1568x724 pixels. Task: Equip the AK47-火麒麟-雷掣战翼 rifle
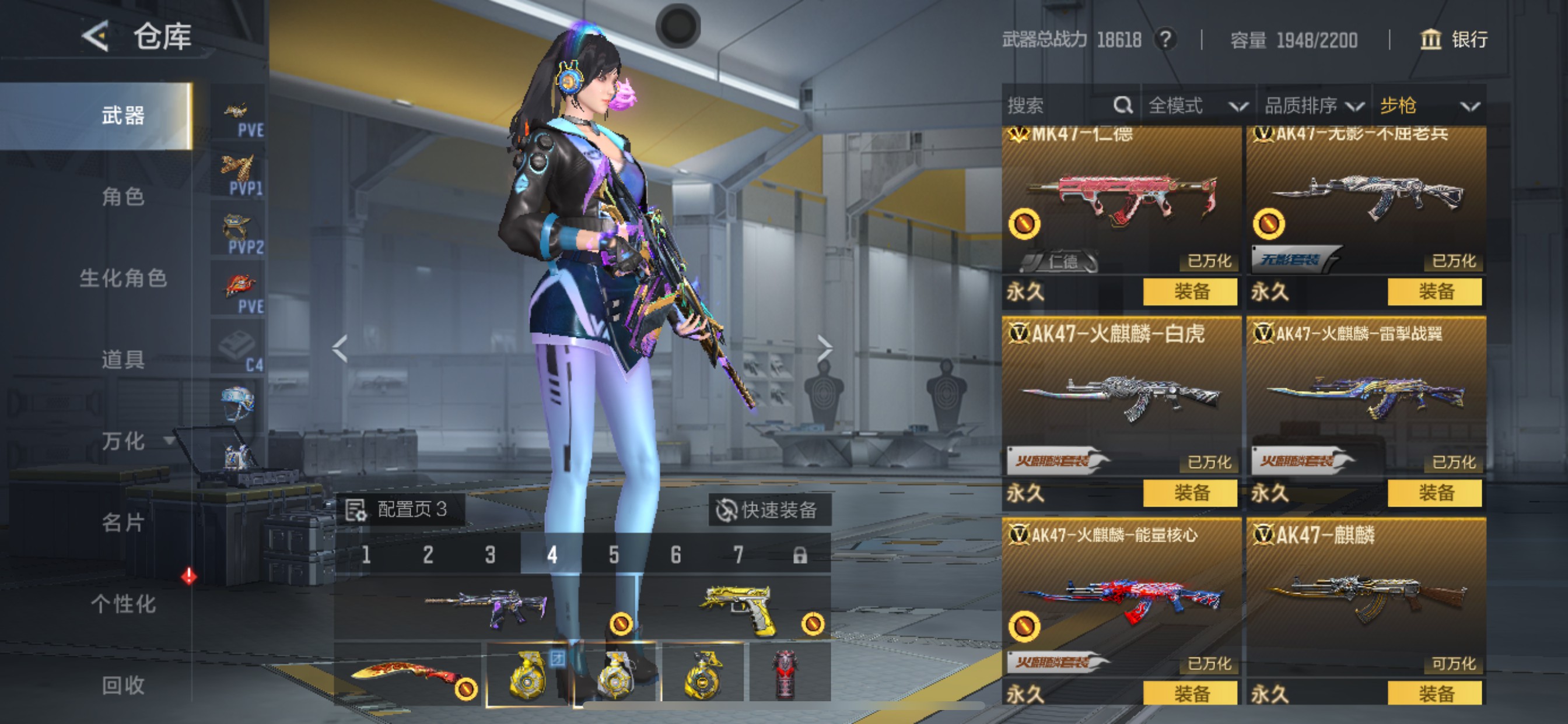(x=1434, y=493)
